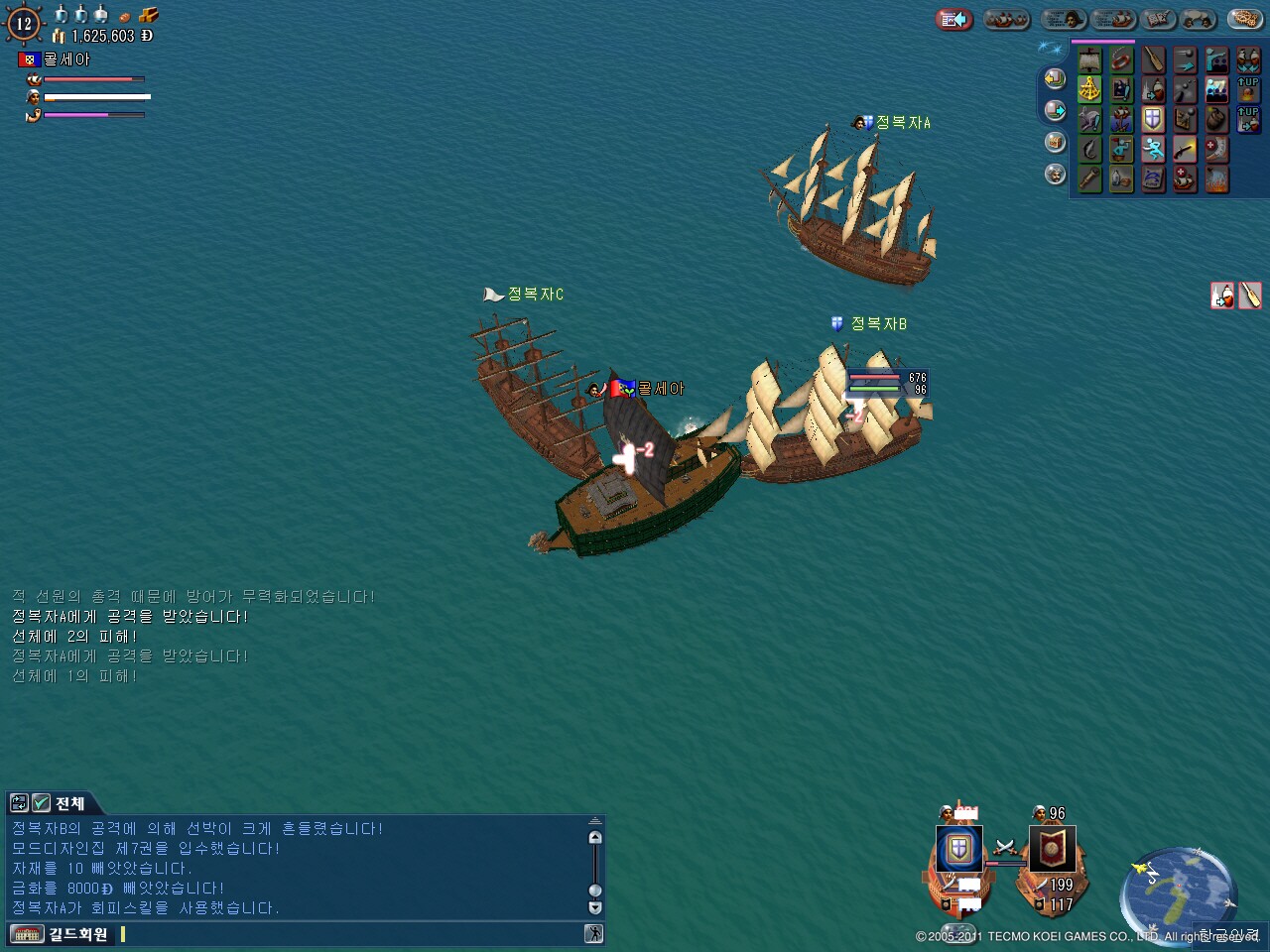This screenshot has height=952, width=1270.
Task: Click the chat input field
Action: click(x=347, y=933)
